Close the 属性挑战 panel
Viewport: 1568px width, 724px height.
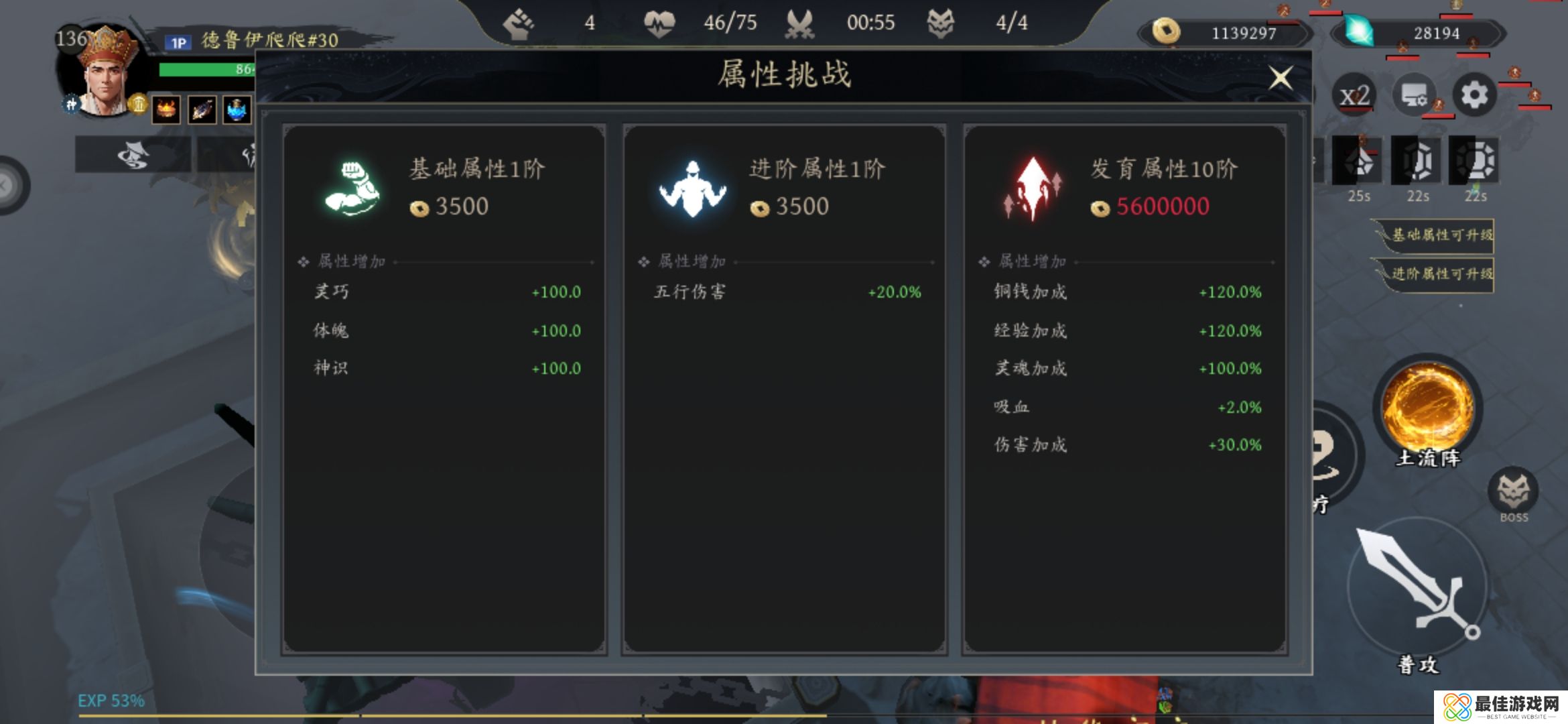tap(1281, 78)
